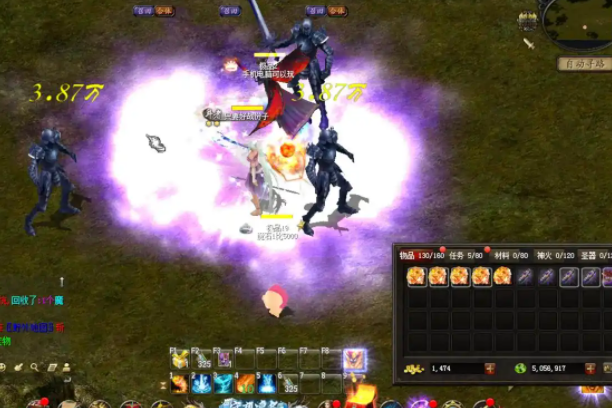Viewport: 612px width, 408px height.
Task: Use the potion in hotbar slot 6
Action: click(x=289, y=383)
